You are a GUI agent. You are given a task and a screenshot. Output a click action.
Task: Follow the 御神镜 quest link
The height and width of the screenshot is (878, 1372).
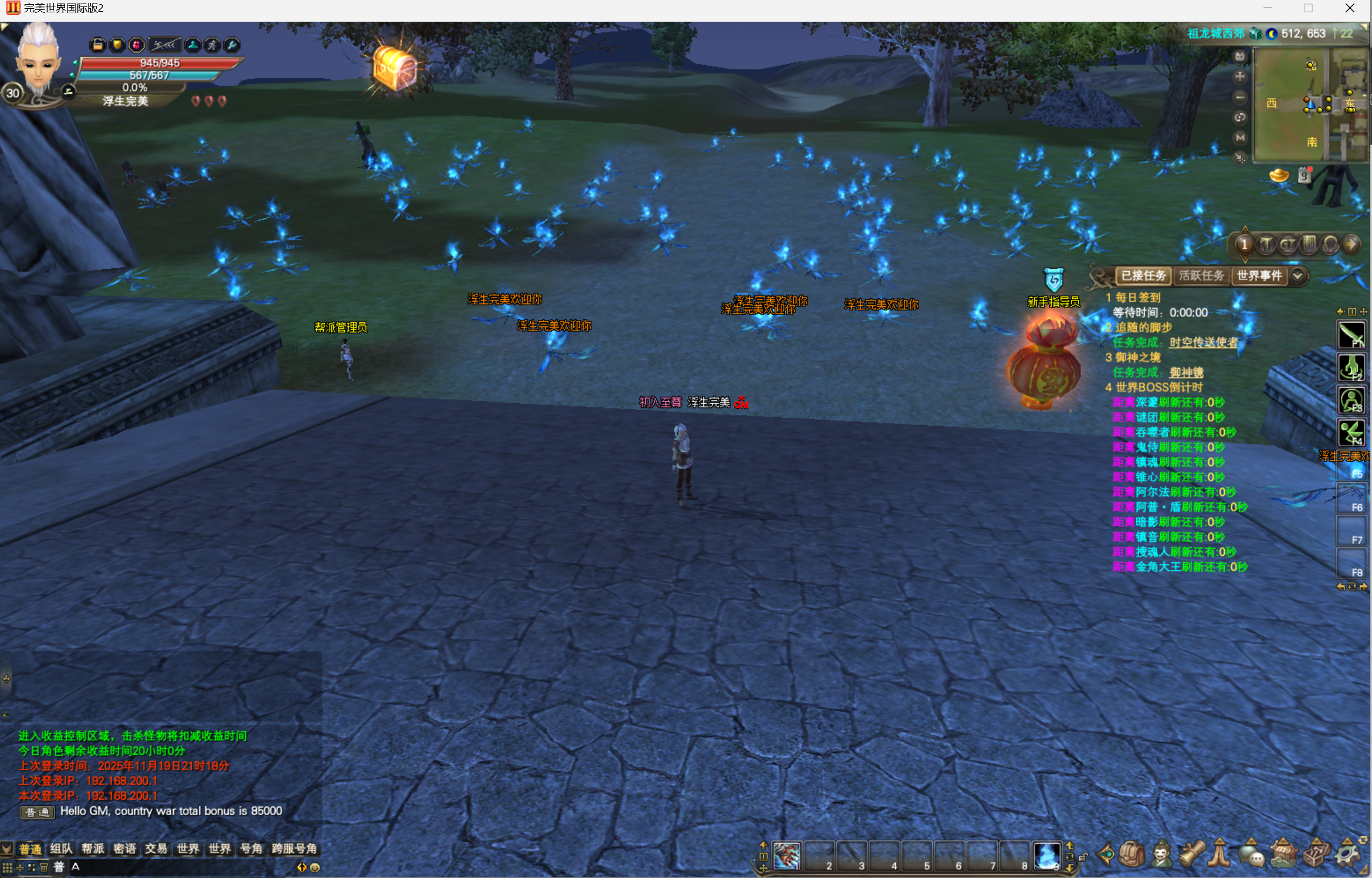click(x=1186, y=372)
